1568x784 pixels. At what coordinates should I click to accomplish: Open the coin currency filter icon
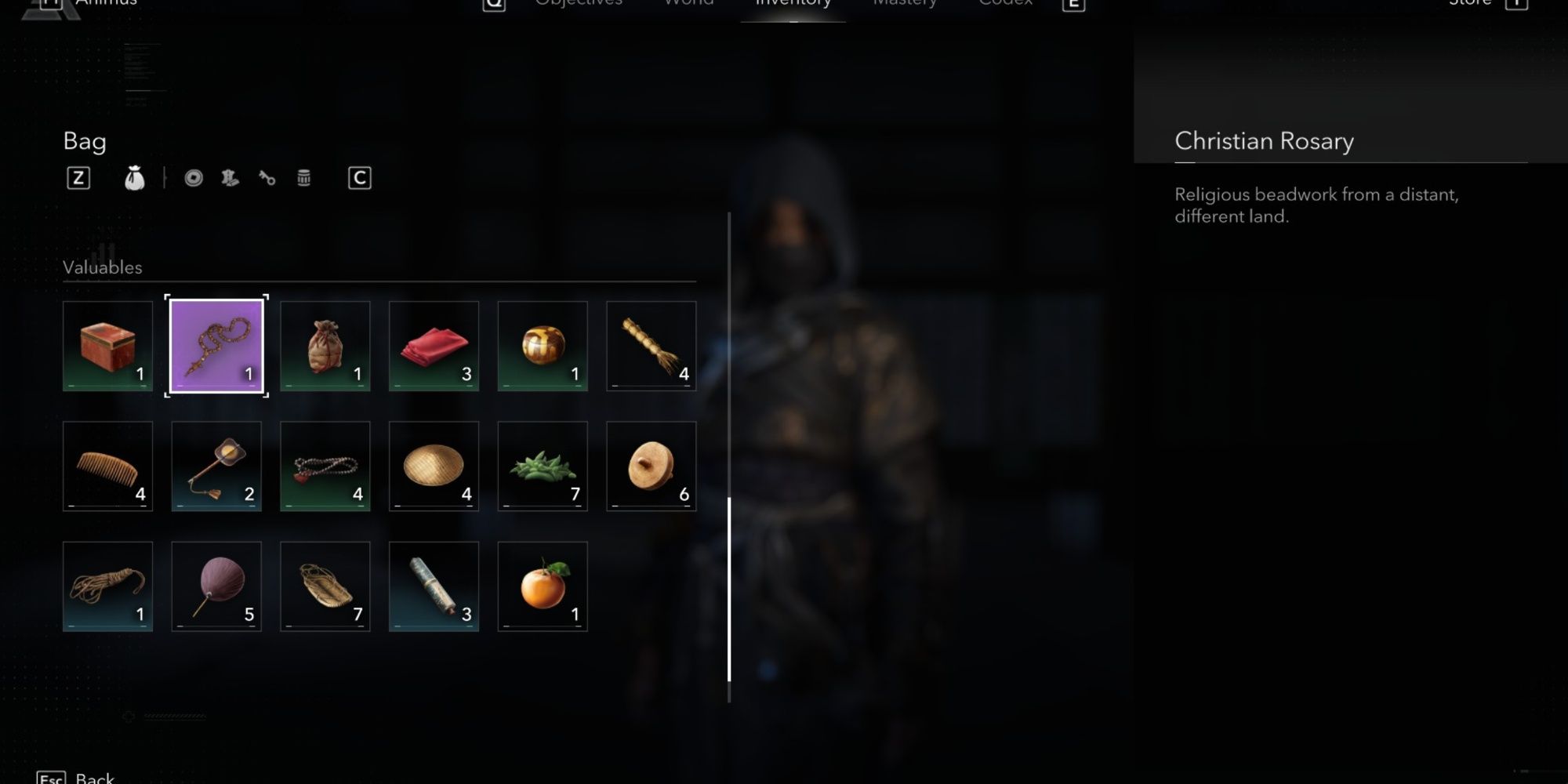pos(194,177)
